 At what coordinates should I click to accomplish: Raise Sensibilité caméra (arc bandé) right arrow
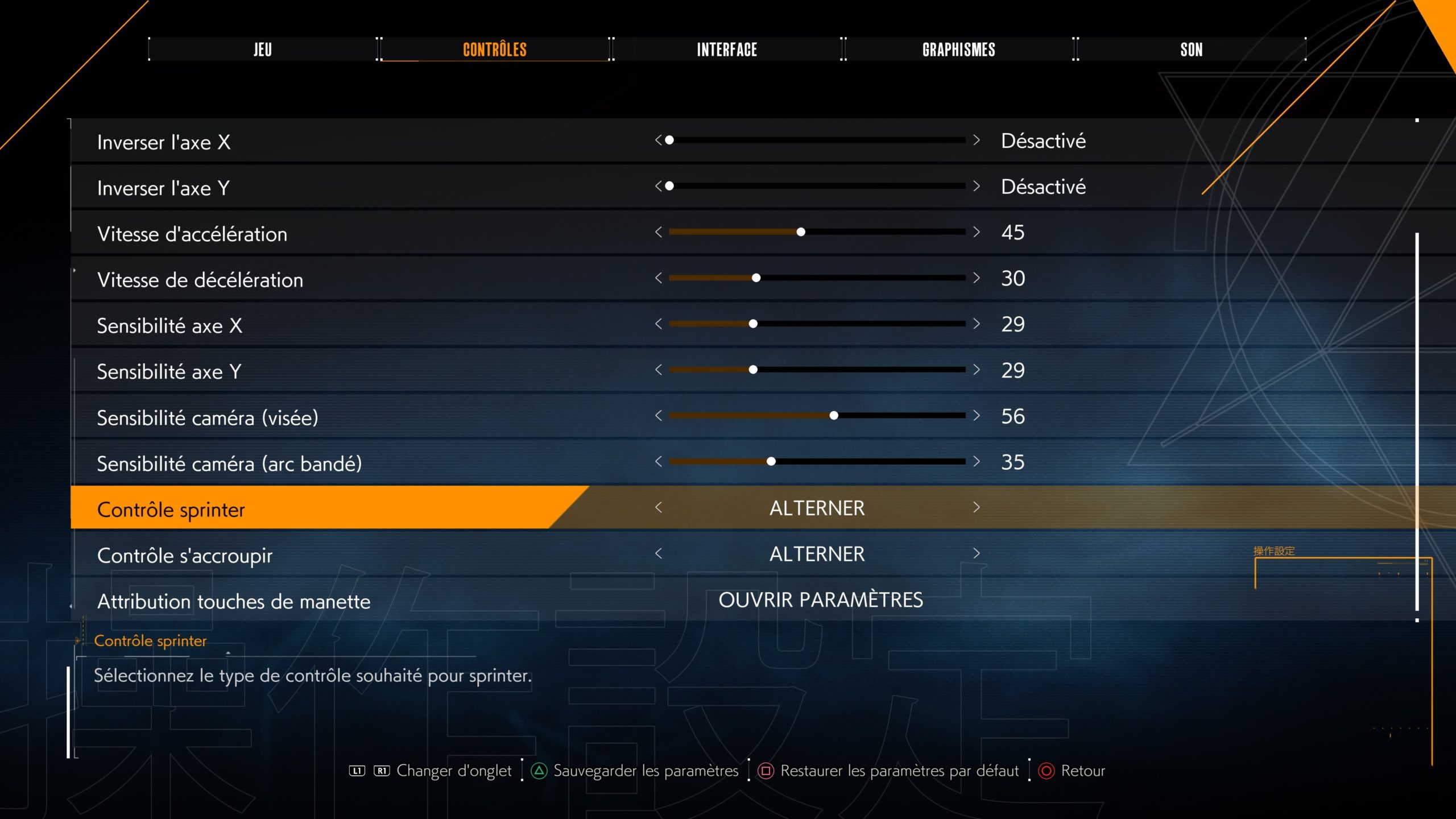click(977, 461)
